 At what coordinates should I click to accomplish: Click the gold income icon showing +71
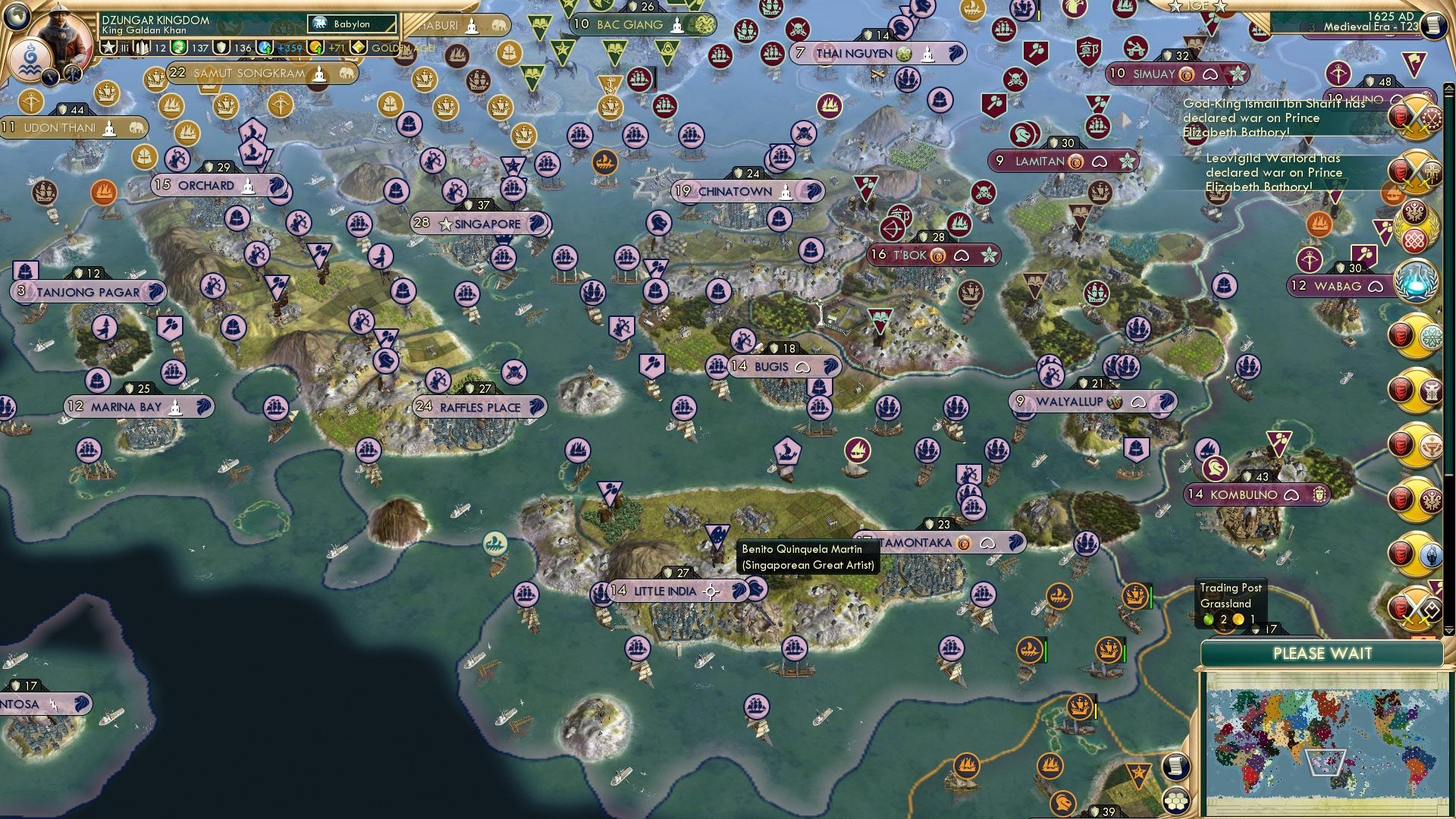tap(314, 47)
